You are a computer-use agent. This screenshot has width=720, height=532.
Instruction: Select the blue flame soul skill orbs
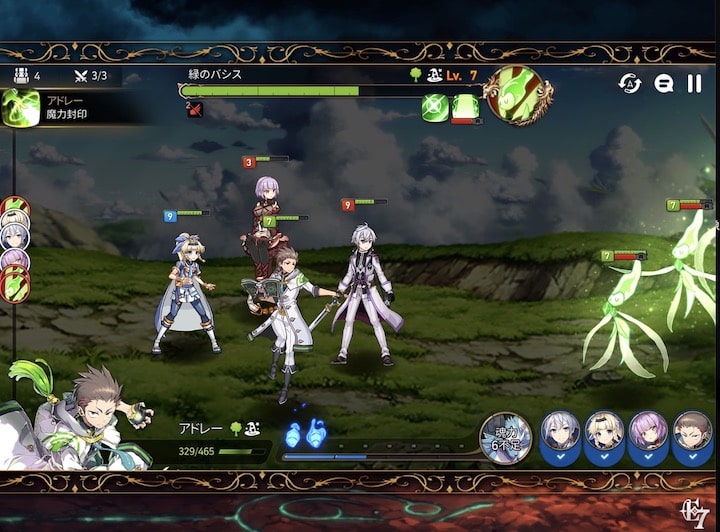[305, 435]
